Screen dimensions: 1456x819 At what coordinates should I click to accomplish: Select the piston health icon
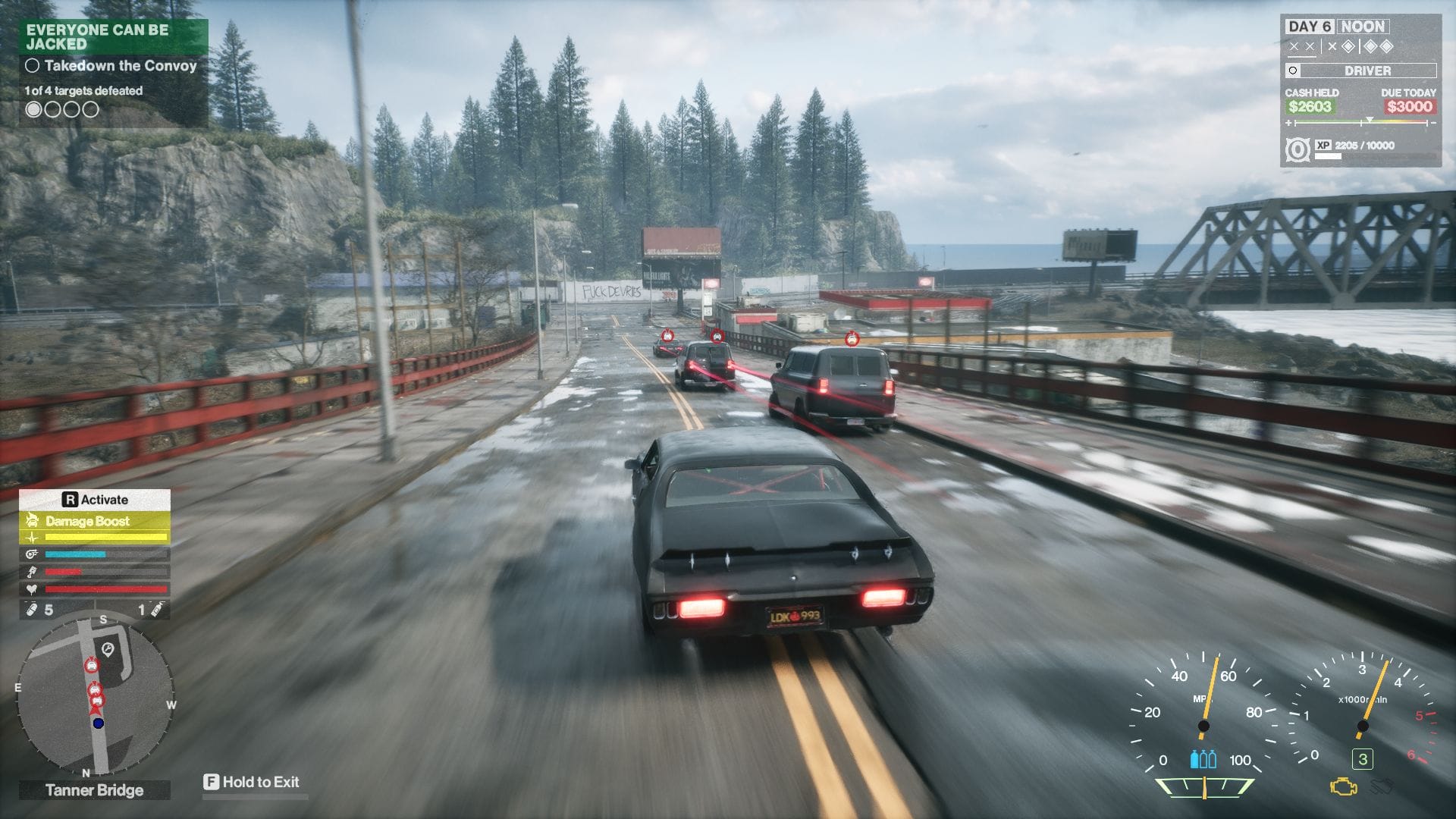pyautogui.click(x=30, y=571)
